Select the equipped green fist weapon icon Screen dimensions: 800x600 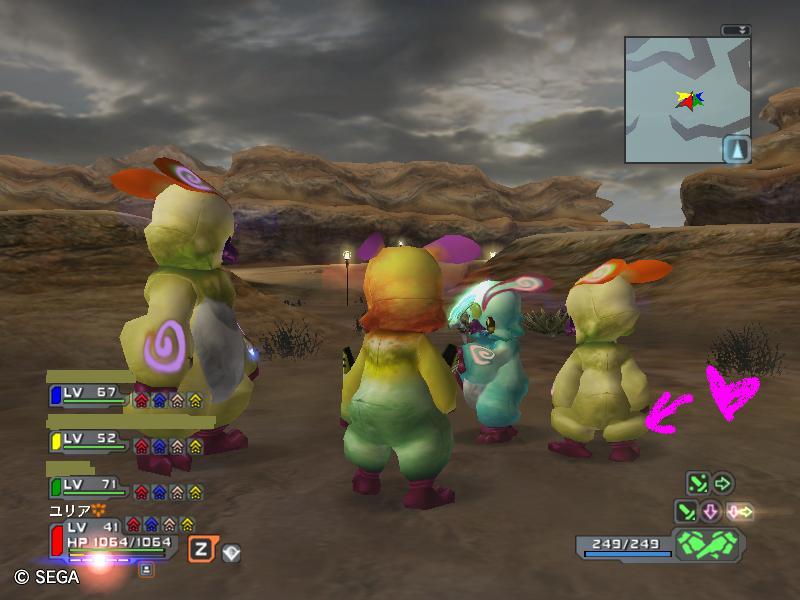pyautogui.click(x=706, y=545)
